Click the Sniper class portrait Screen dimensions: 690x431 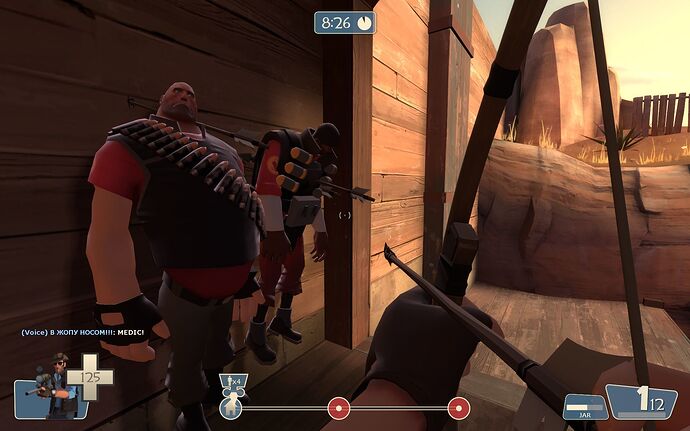tap(50, 384)
